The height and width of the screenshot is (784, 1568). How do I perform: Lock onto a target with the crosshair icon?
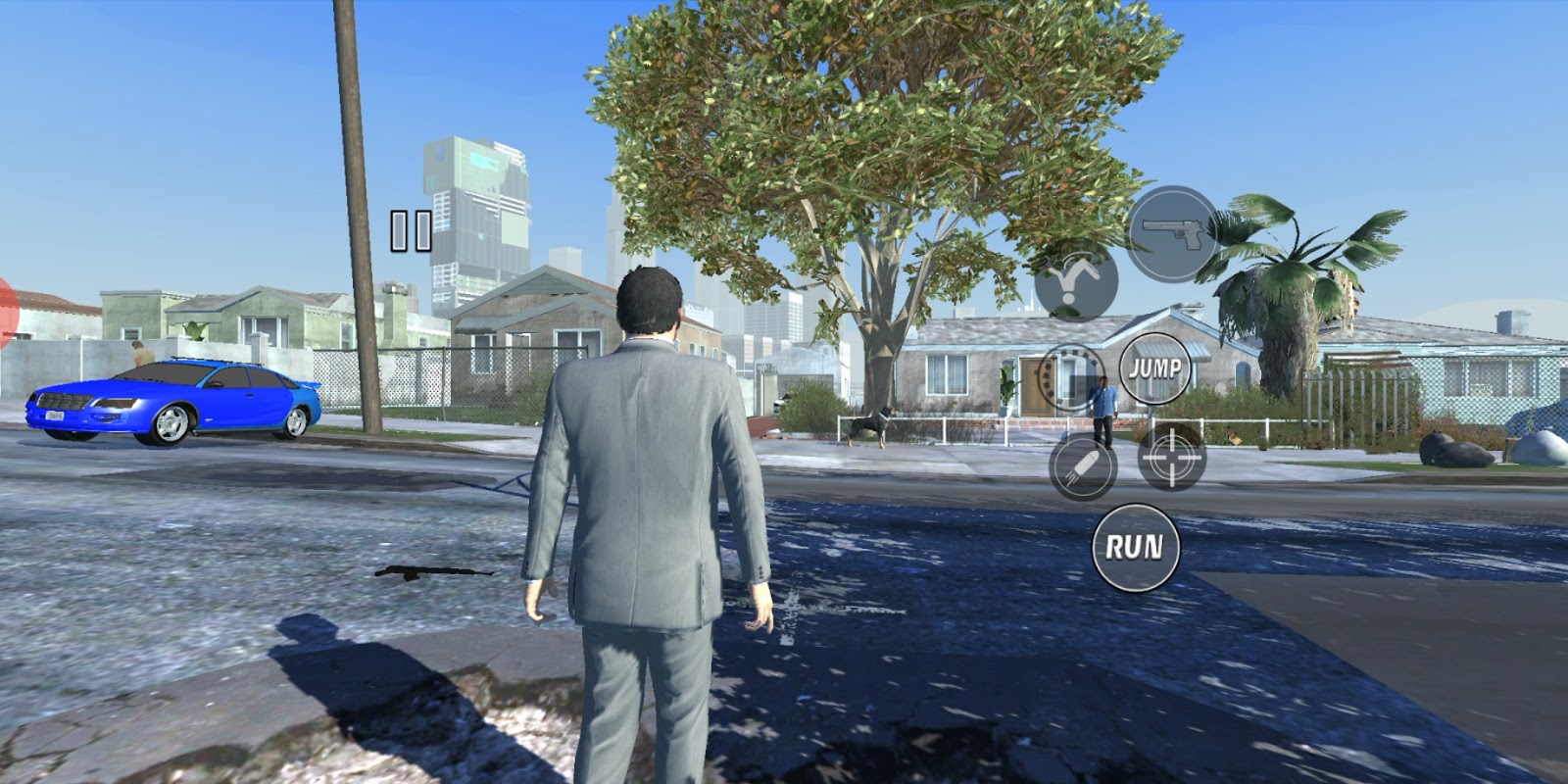pos(1173,456)
